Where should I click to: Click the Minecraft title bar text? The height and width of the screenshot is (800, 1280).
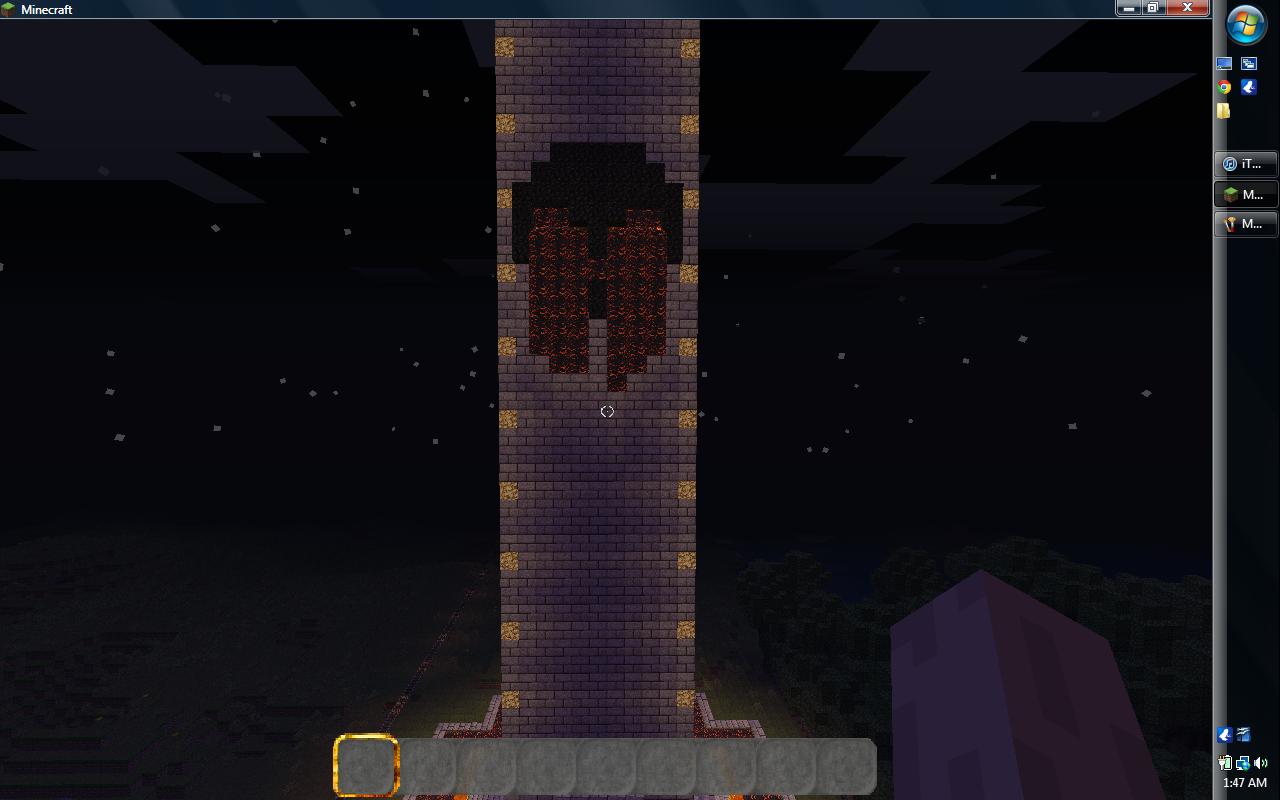click(x=45, y=9)
